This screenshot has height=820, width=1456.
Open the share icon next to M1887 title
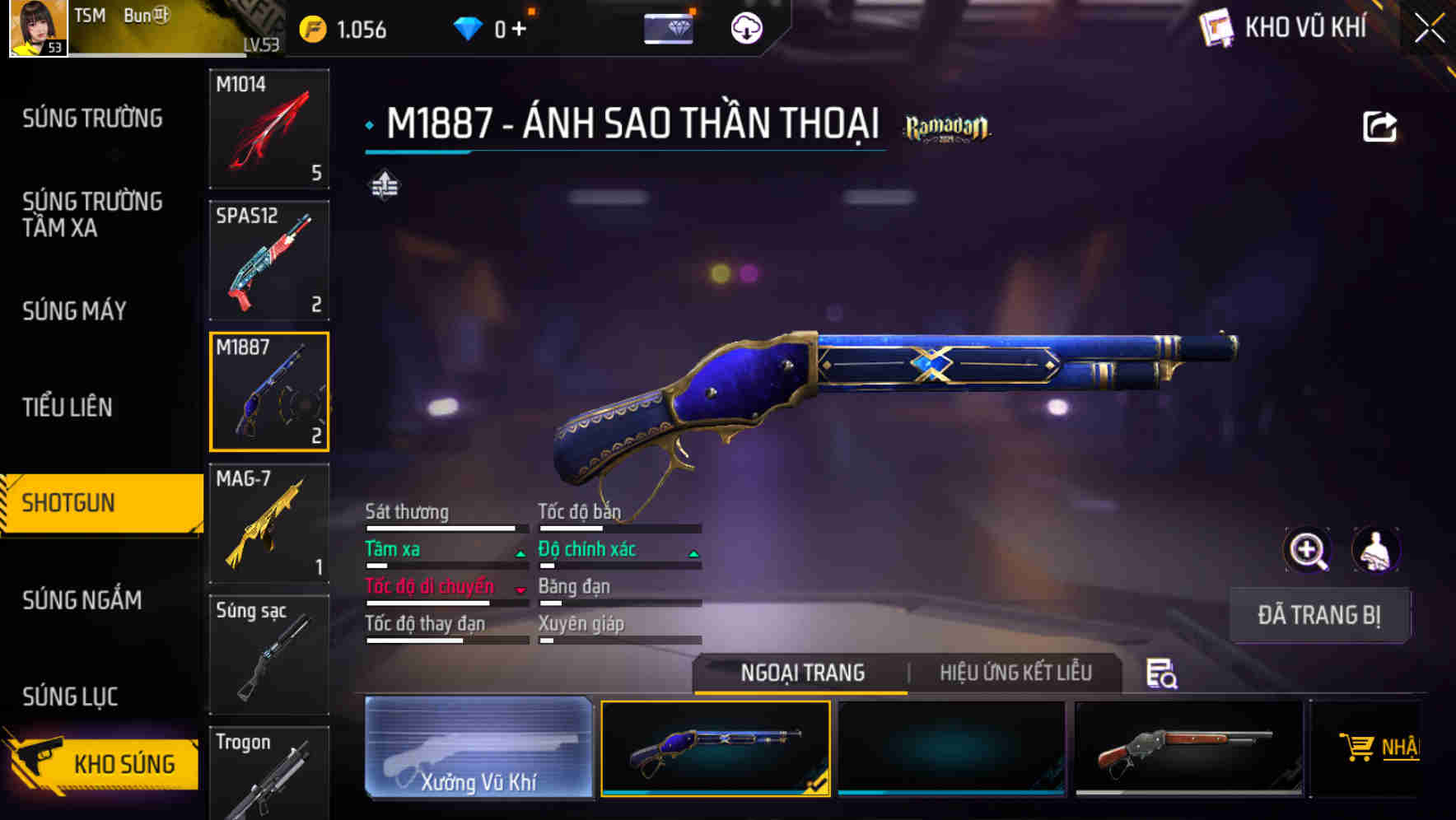(1379, 124)
